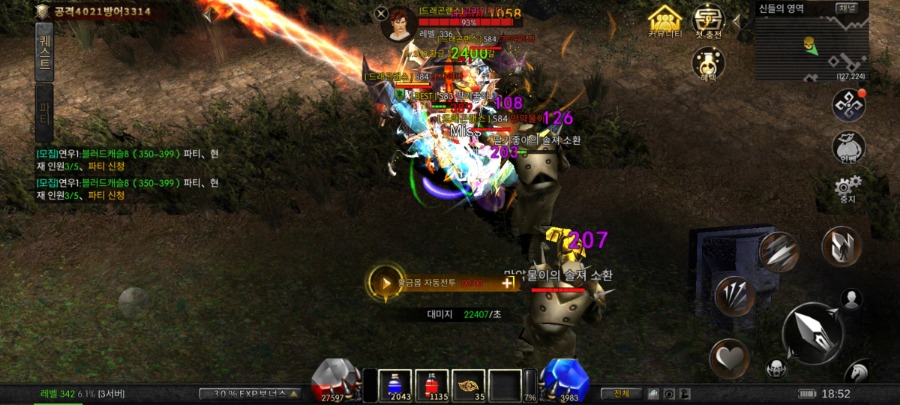Click the 채널 channel button on minimap

click(846, 8)
